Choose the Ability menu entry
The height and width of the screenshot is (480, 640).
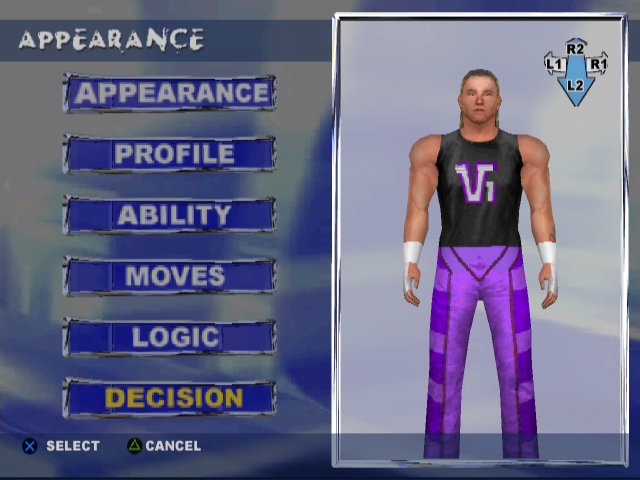[171, 215]
